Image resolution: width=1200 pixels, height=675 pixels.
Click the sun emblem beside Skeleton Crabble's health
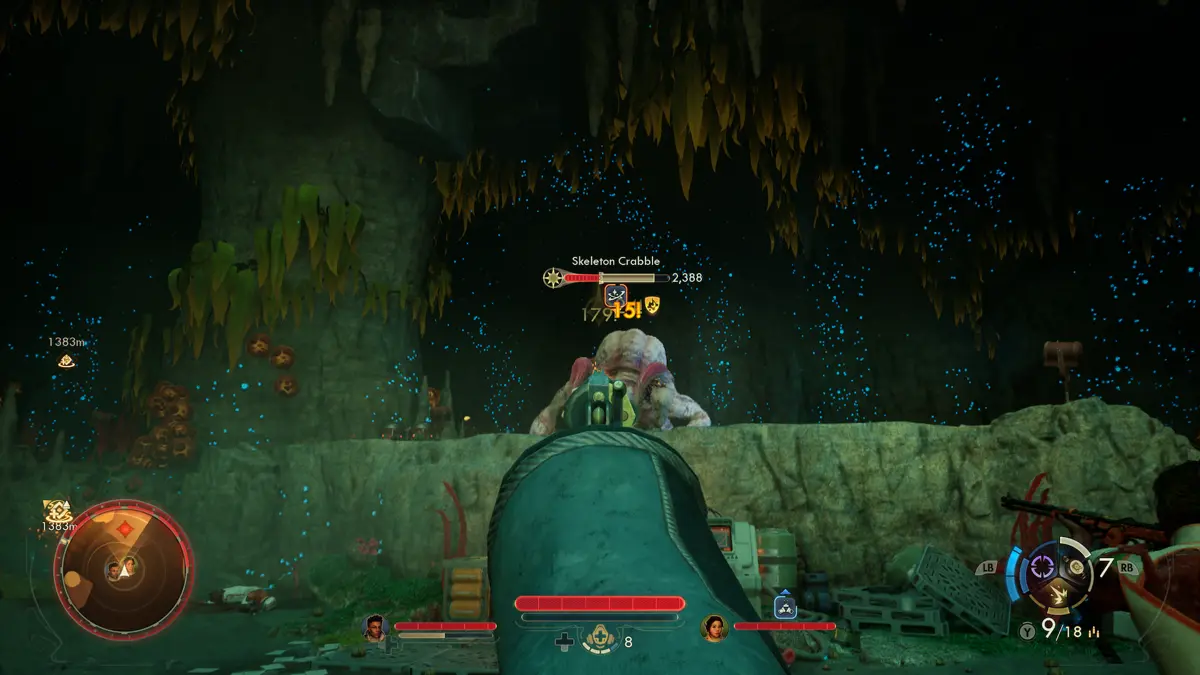[553, 277]
